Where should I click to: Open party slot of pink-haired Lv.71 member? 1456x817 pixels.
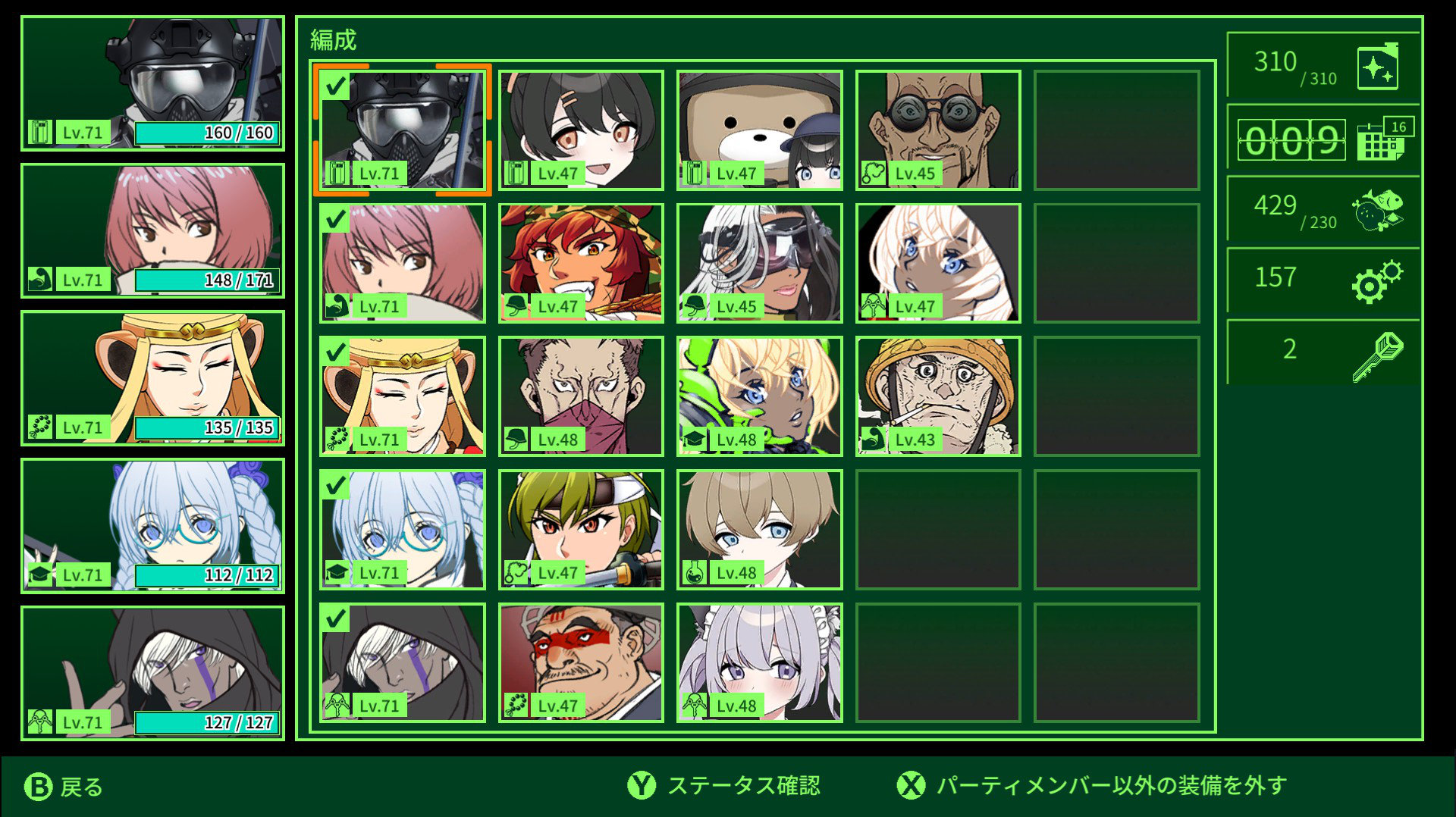pyautogui.click(x=152, y=231)
